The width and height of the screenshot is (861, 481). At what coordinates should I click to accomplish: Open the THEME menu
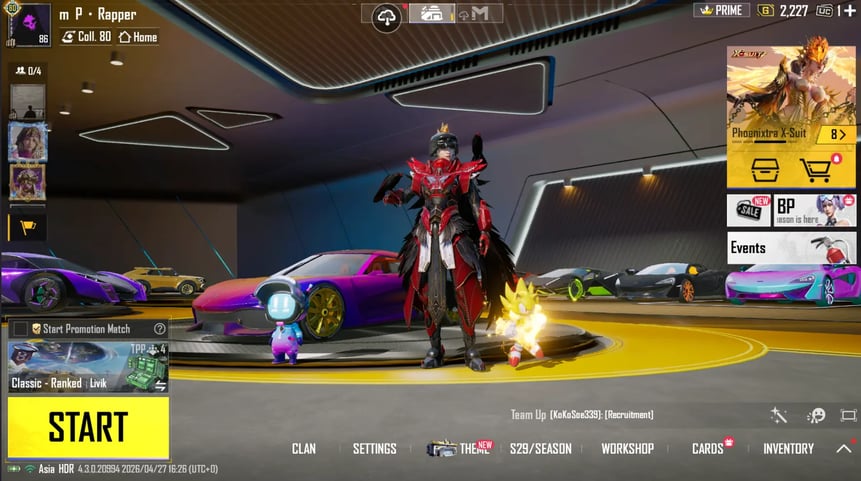[x=460, y=449]
